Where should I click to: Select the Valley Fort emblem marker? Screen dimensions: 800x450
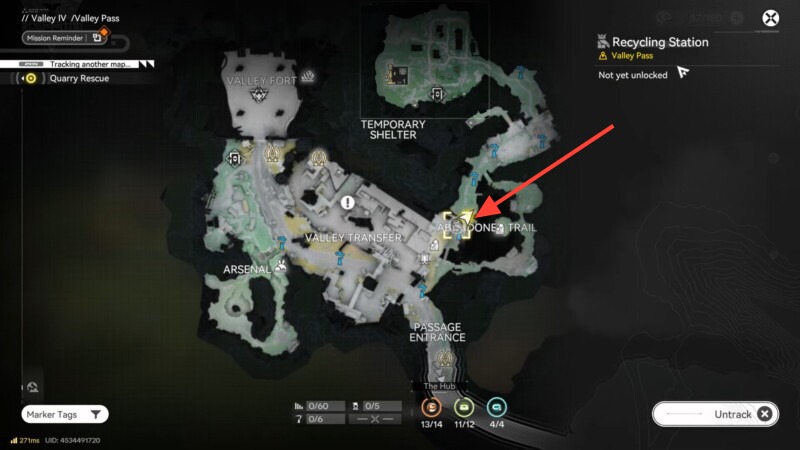tap(262, 96)
